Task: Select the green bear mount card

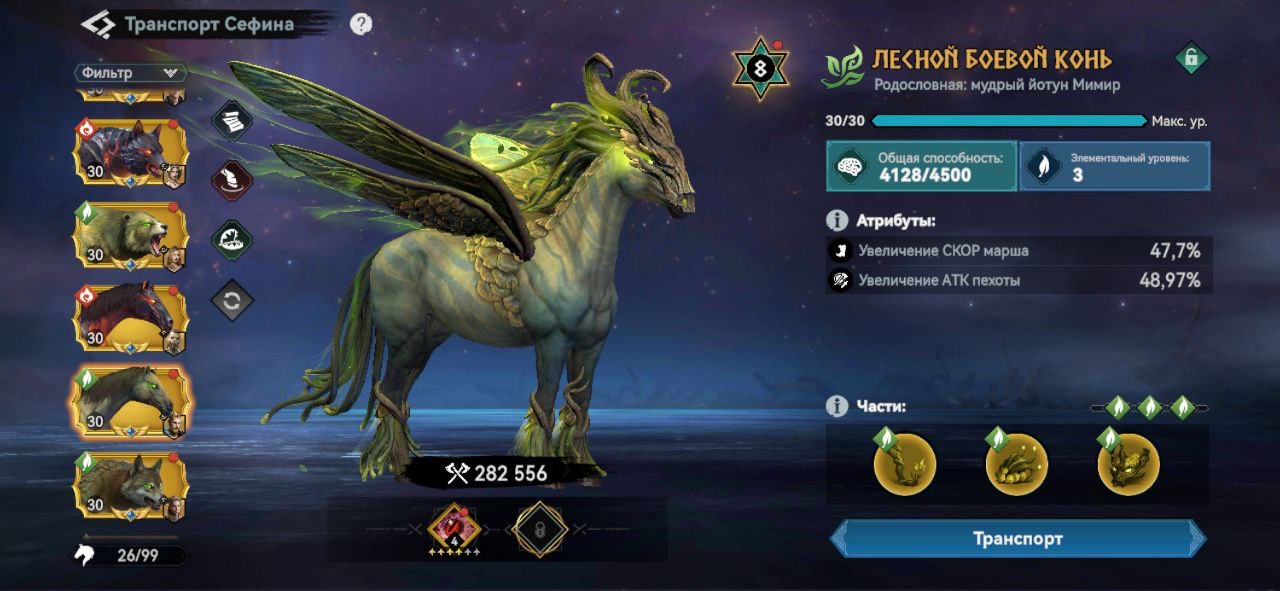Action: click(130, 236)
